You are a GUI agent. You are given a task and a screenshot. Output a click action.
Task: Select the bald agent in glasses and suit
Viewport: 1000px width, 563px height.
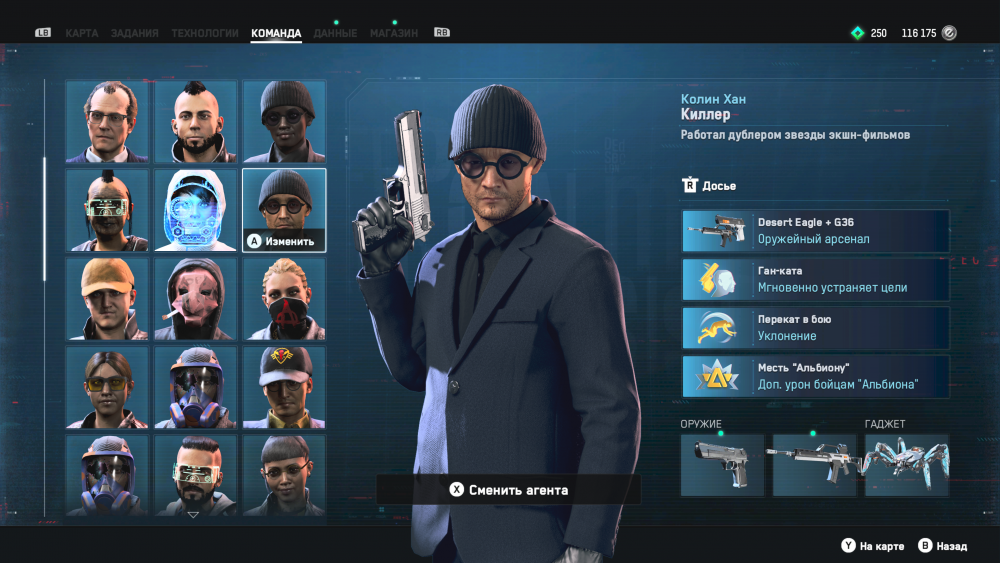108,121
